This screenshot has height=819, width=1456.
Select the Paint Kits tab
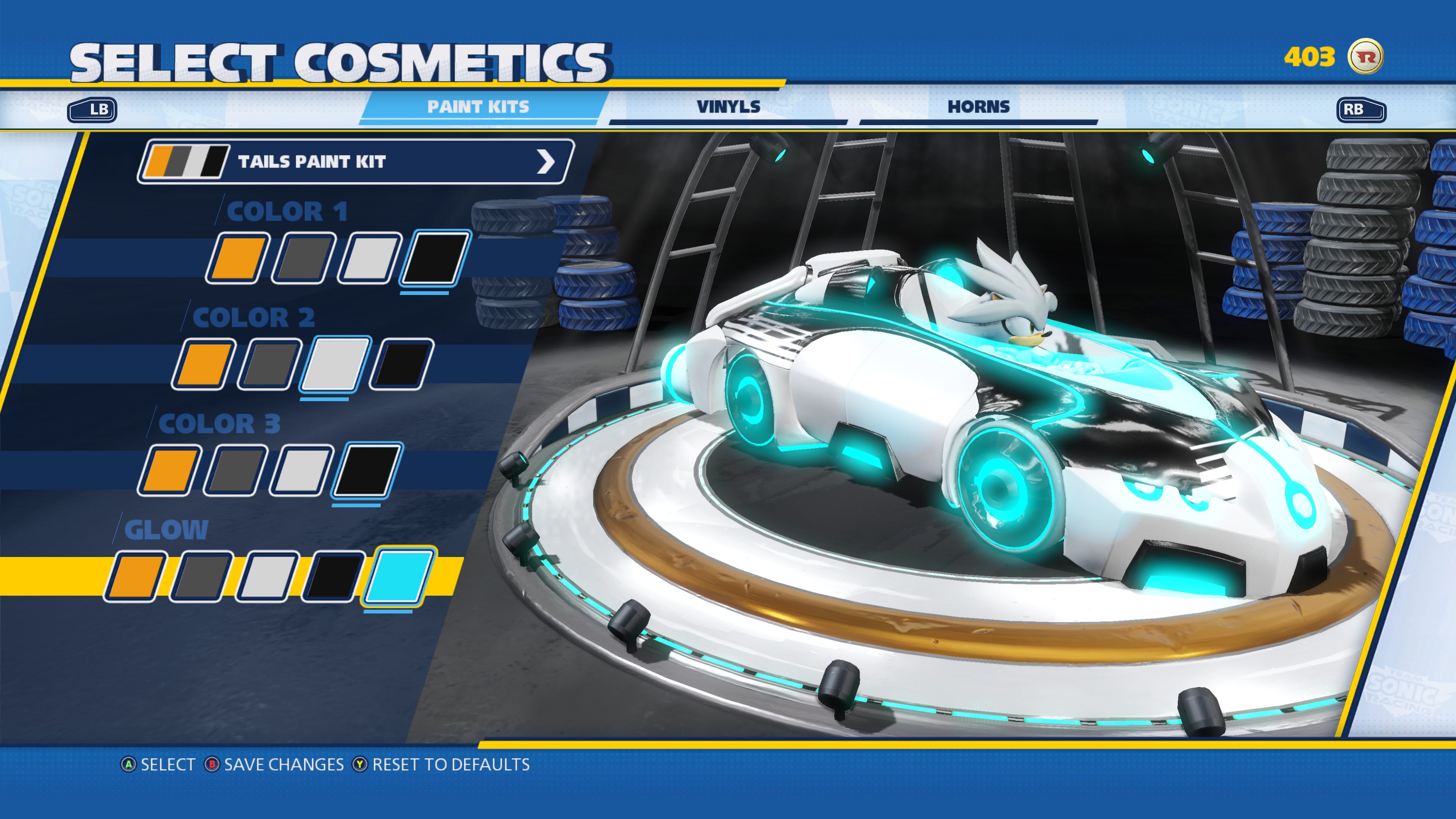[x=479, y=106]
